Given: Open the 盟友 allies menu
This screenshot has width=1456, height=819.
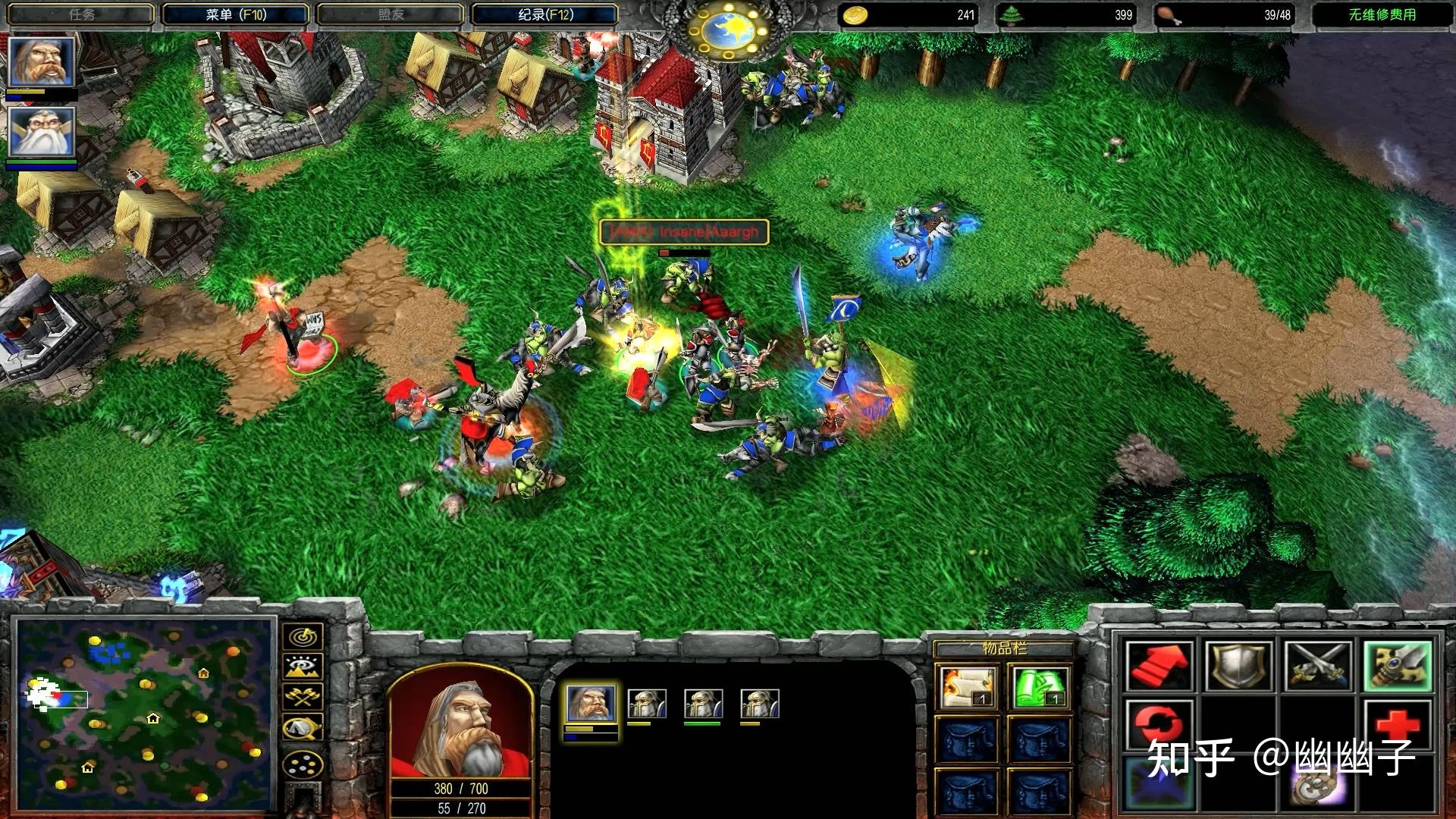Looking at the screenshot, I should [x=391, y=14].
